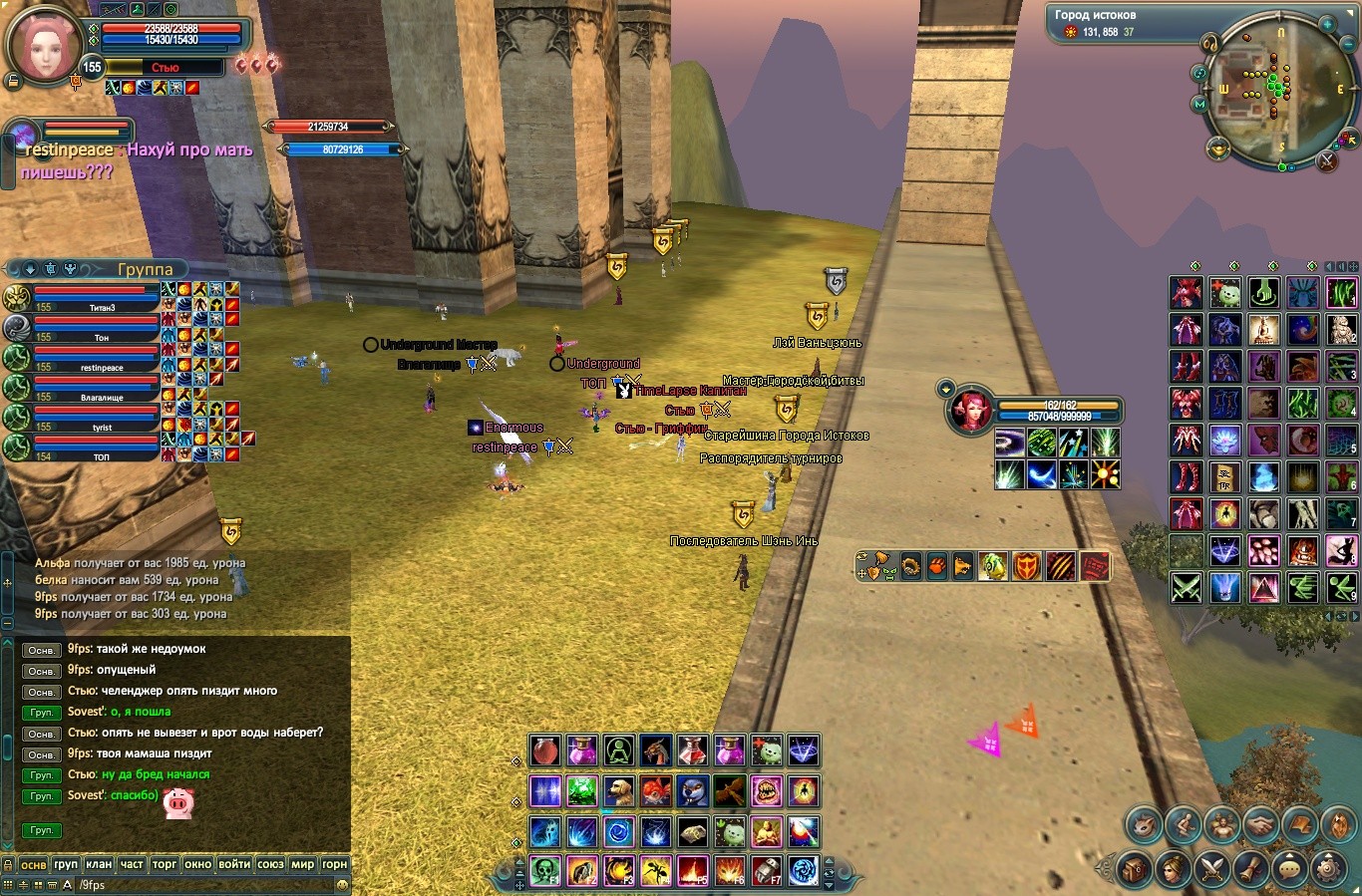This screenshot has height=896, width=1362.
Task: Open the торг chat channel tab
Action: point(165,864)
